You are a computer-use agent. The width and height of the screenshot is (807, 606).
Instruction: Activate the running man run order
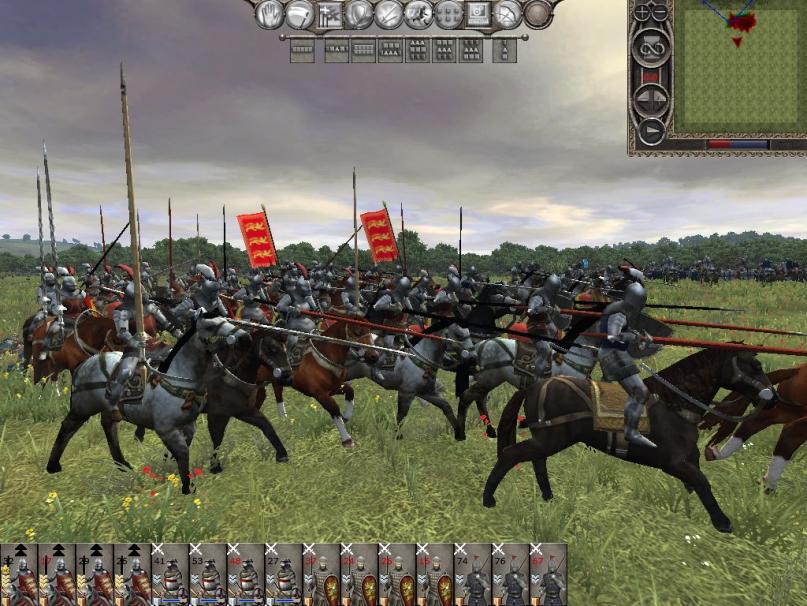[x=419, y=14]
